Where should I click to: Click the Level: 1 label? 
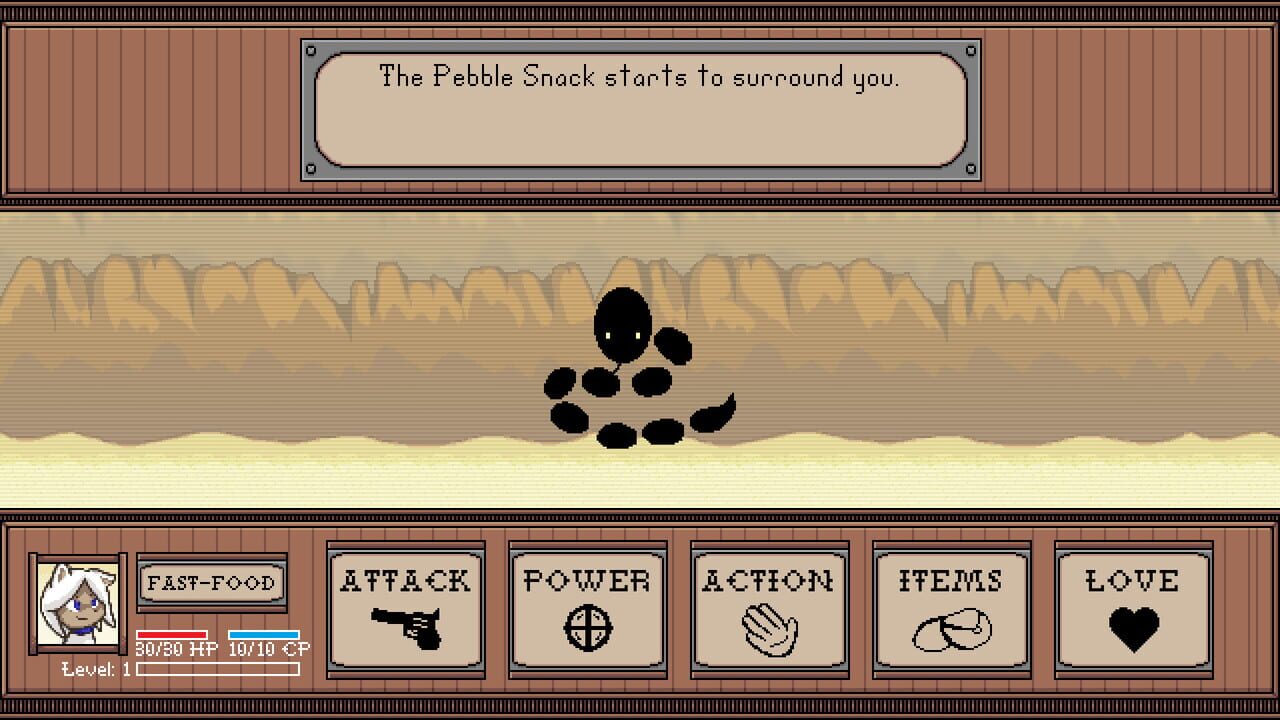click(95, 671)
